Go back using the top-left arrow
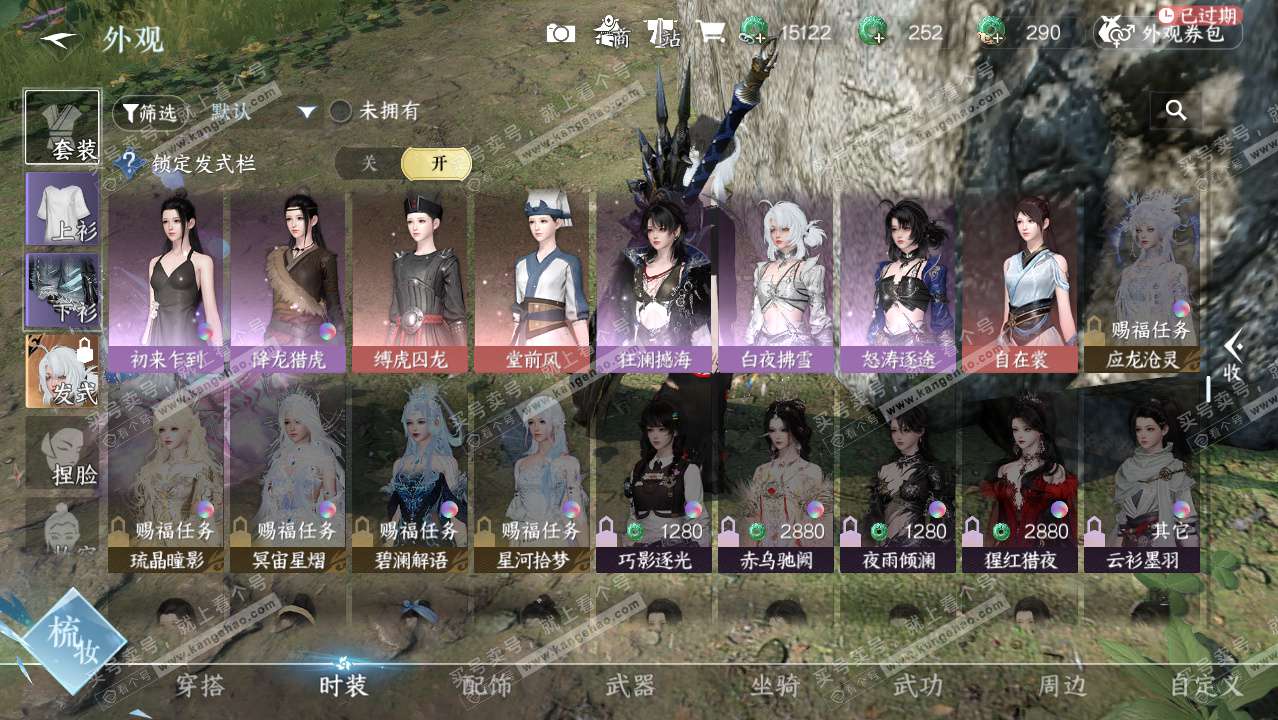 click(x=57, y=40)
